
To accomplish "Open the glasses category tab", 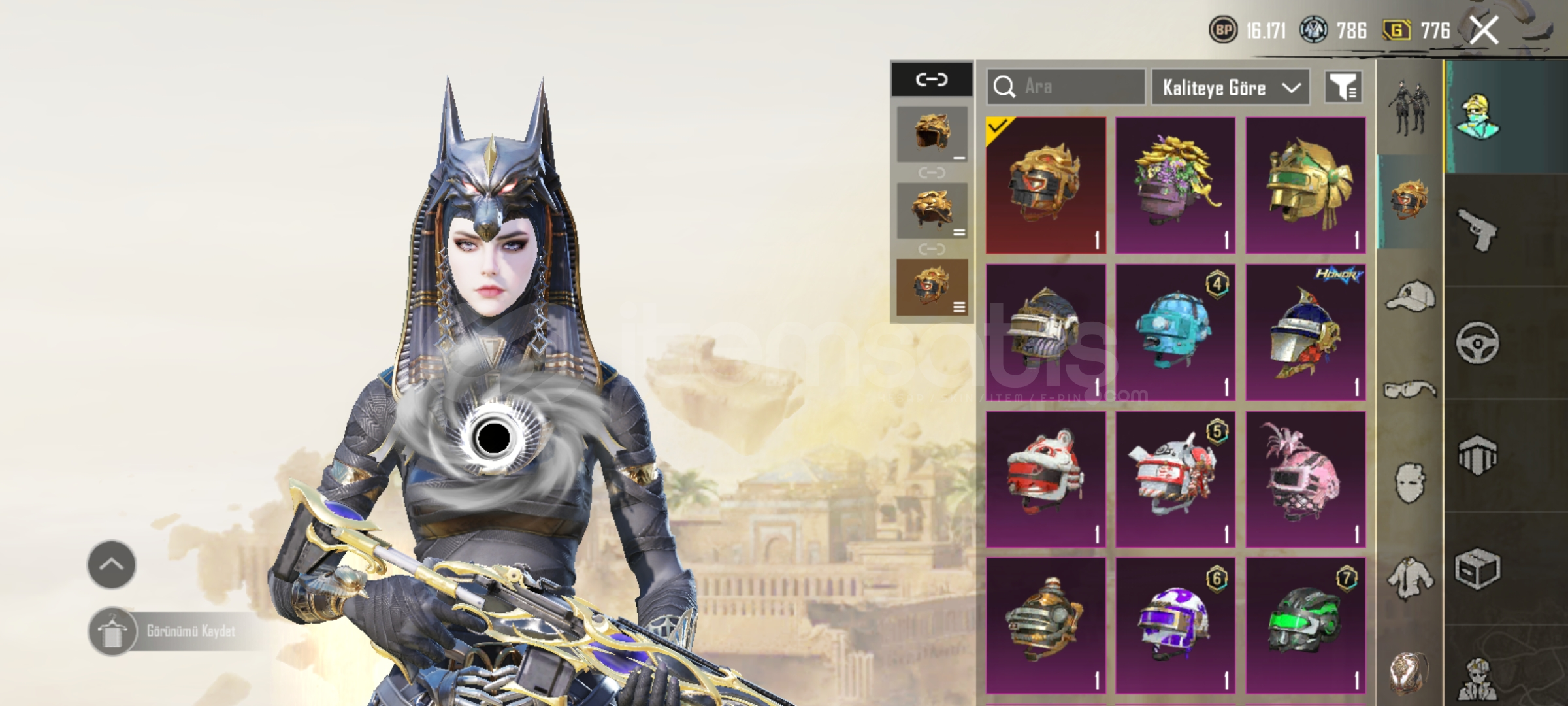I will click(x=1409, y=390).
